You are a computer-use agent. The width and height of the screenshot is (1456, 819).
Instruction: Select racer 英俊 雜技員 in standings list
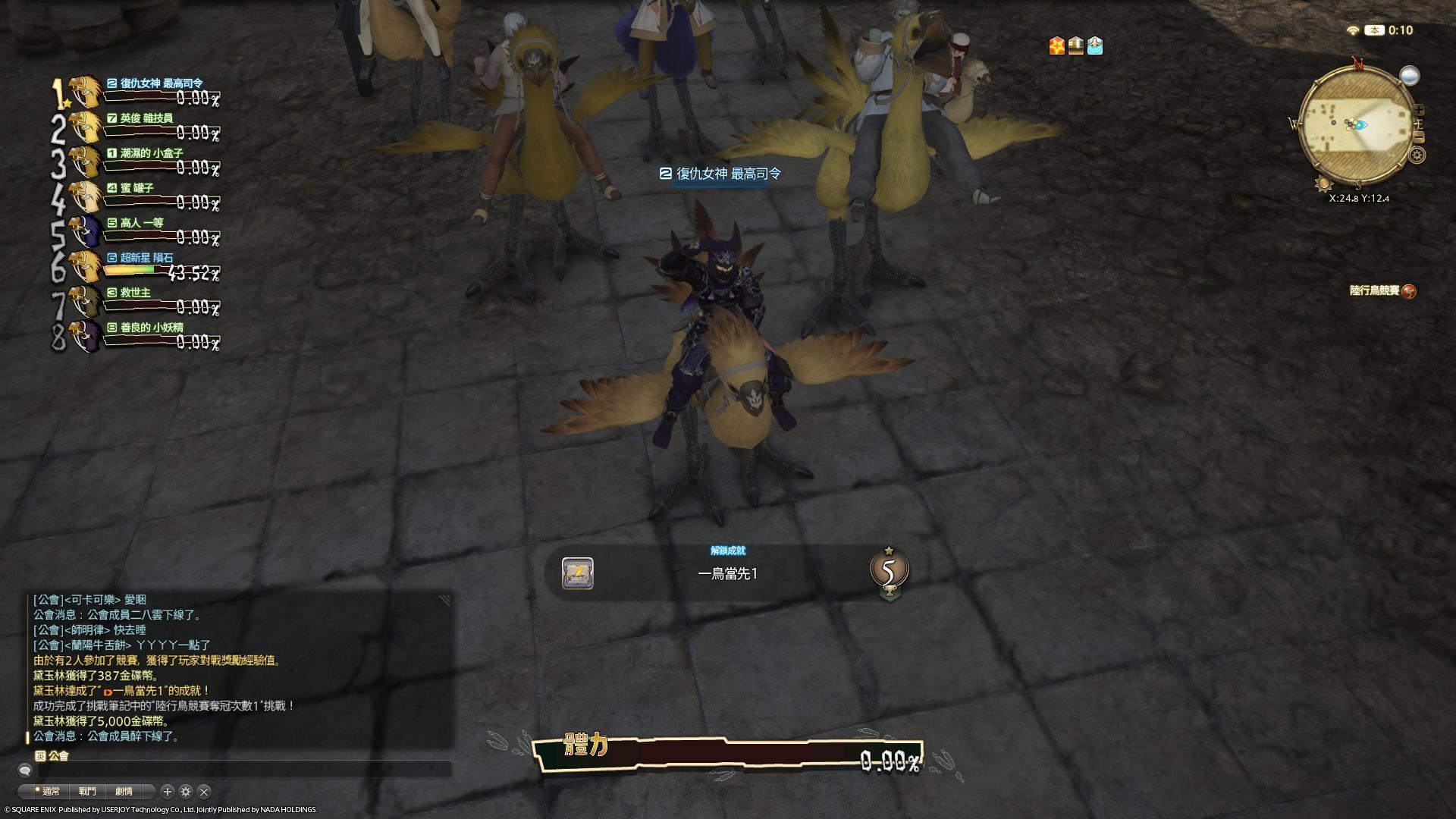tap(144, 126)
